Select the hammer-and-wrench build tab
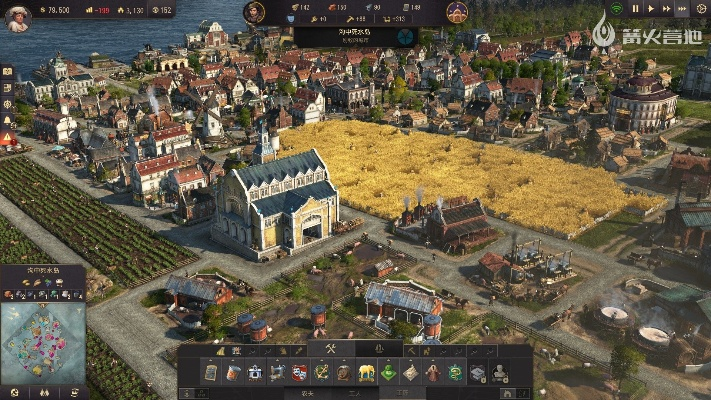 [328, 349]
